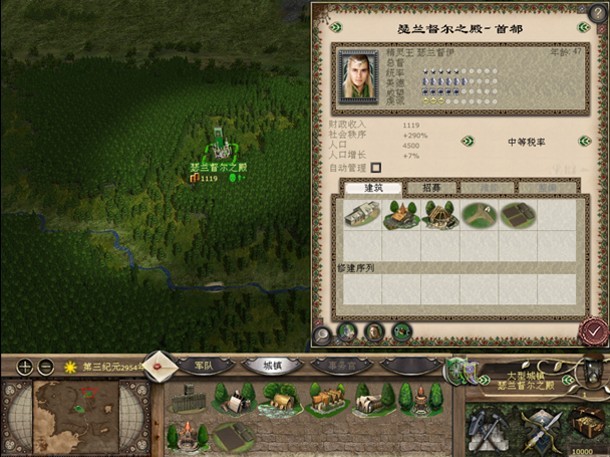
Task: Zoom out the minimap with the minus button
Action: (x=45, y=367)
